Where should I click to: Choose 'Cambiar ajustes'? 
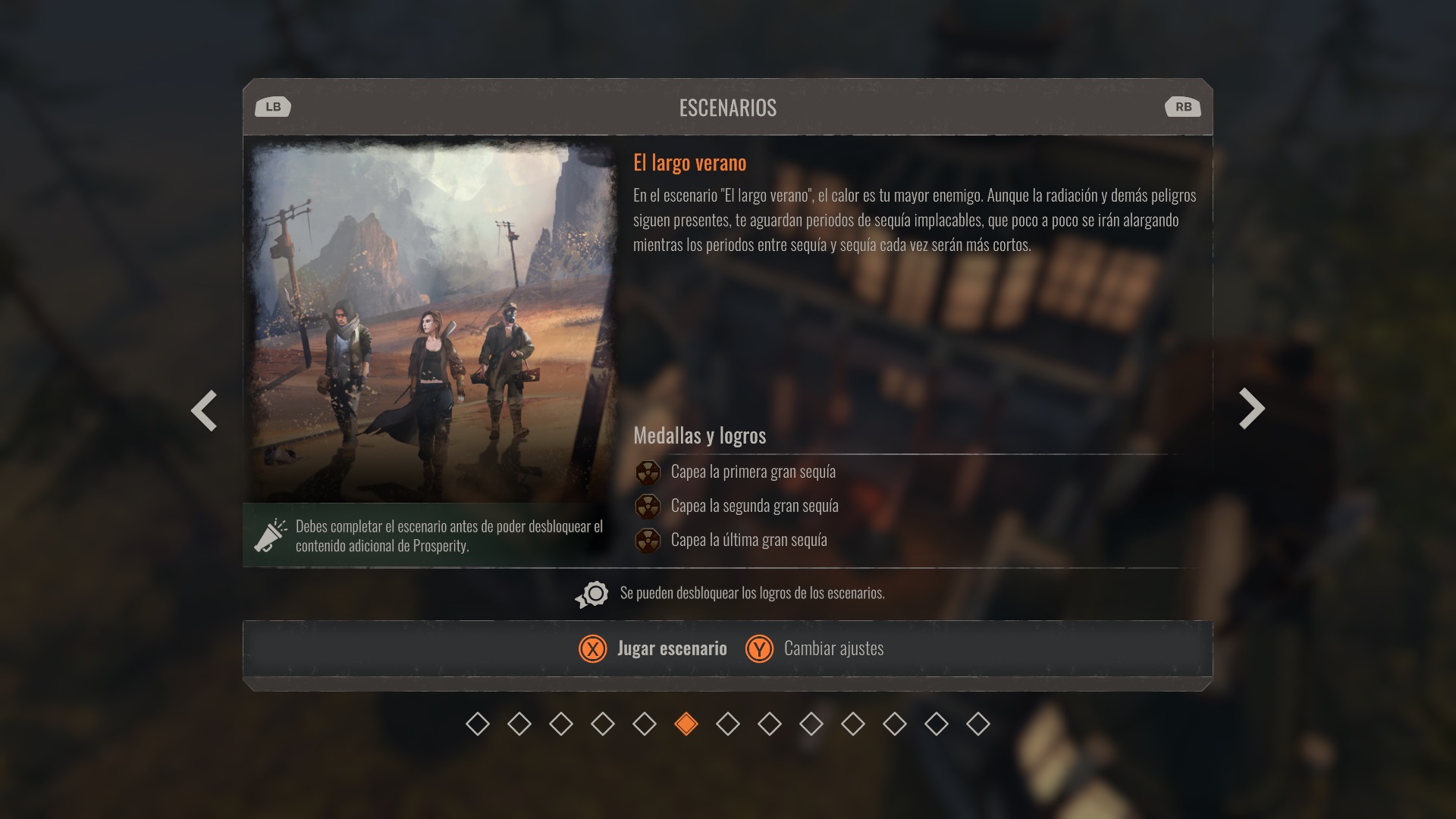[x=833, y=649]
